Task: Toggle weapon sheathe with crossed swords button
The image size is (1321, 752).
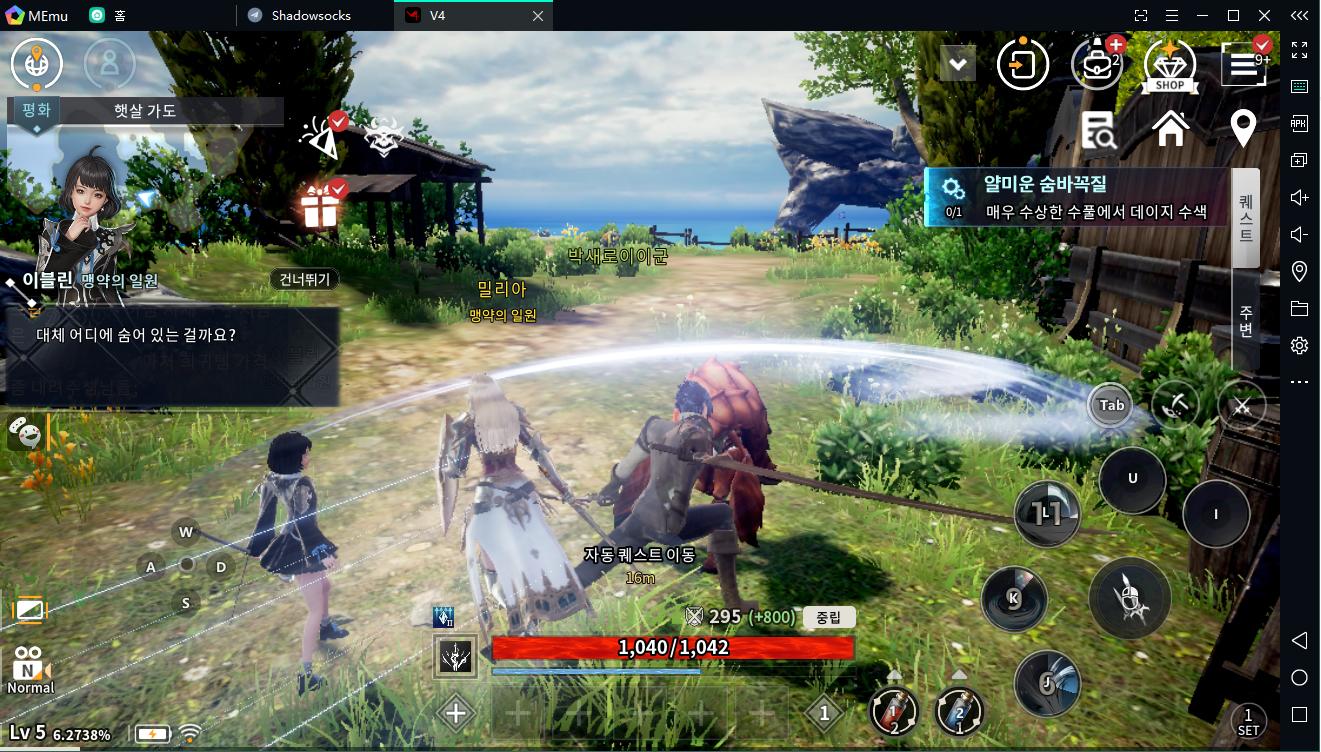Action: (1243, 406)
